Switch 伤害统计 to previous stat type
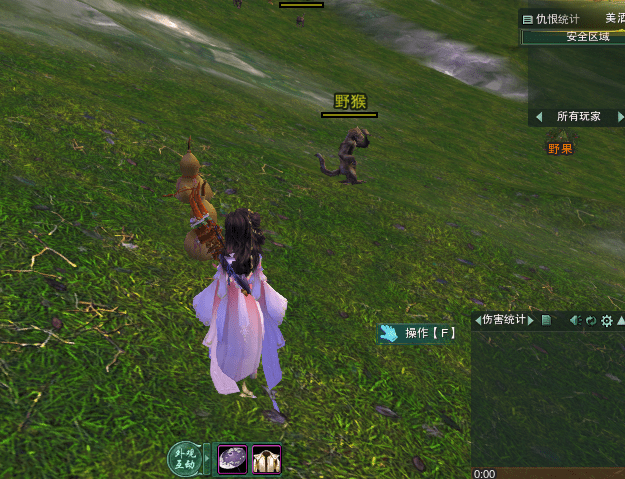This screenshot has height=479, width=625. (477, 321)
